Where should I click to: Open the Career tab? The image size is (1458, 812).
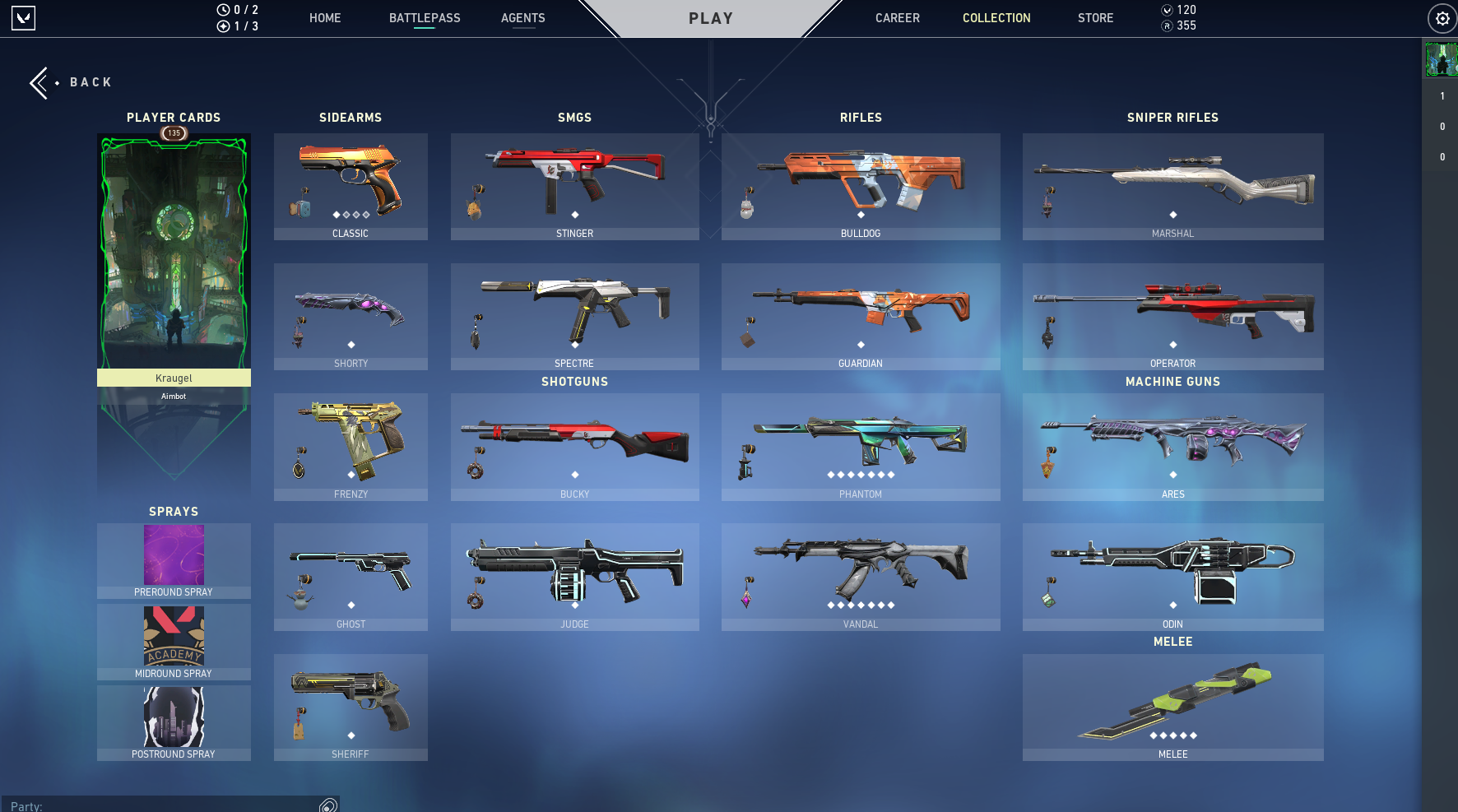pos(897,18)
